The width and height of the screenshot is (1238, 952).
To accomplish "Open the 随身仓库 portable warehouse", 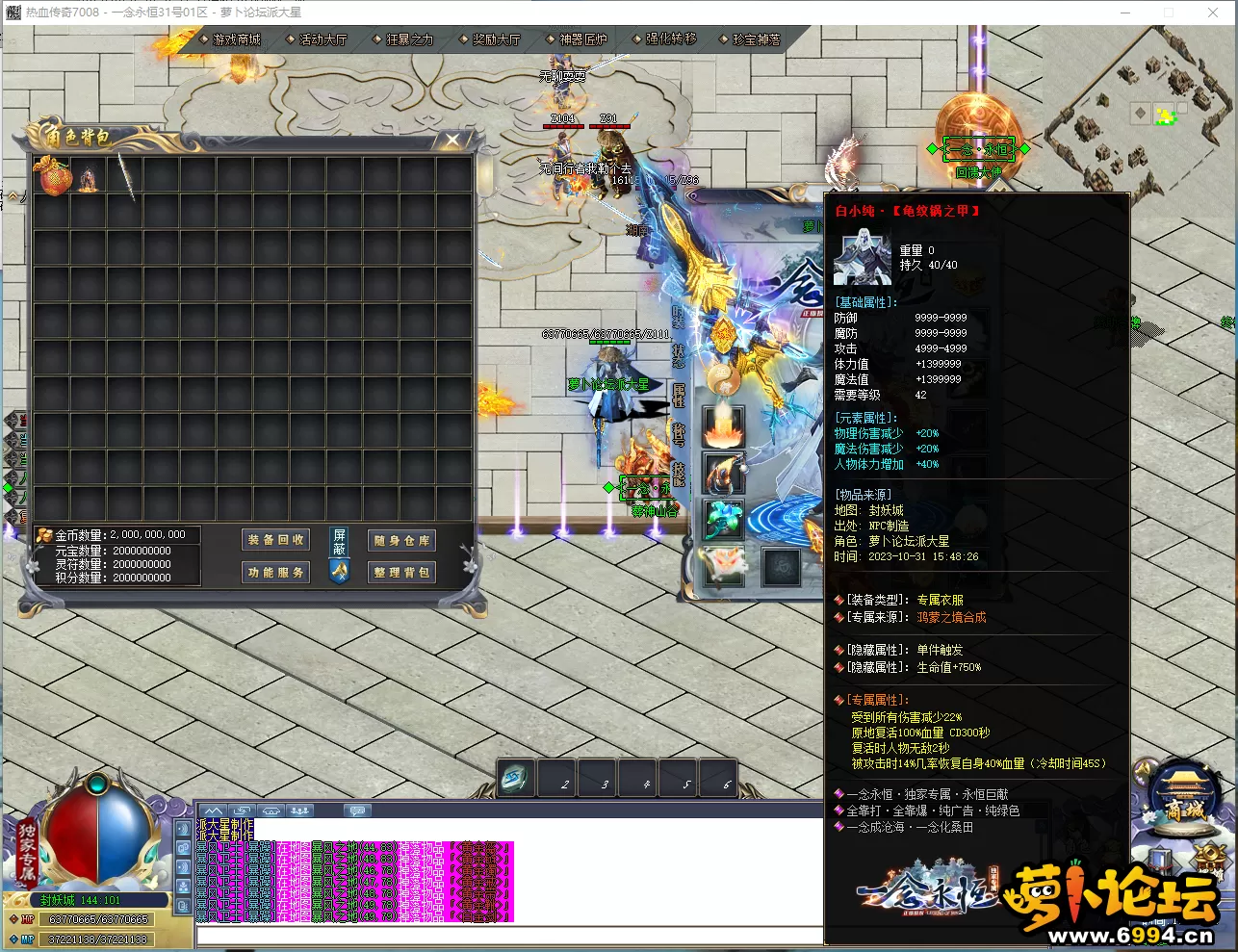I will [402, 540].
